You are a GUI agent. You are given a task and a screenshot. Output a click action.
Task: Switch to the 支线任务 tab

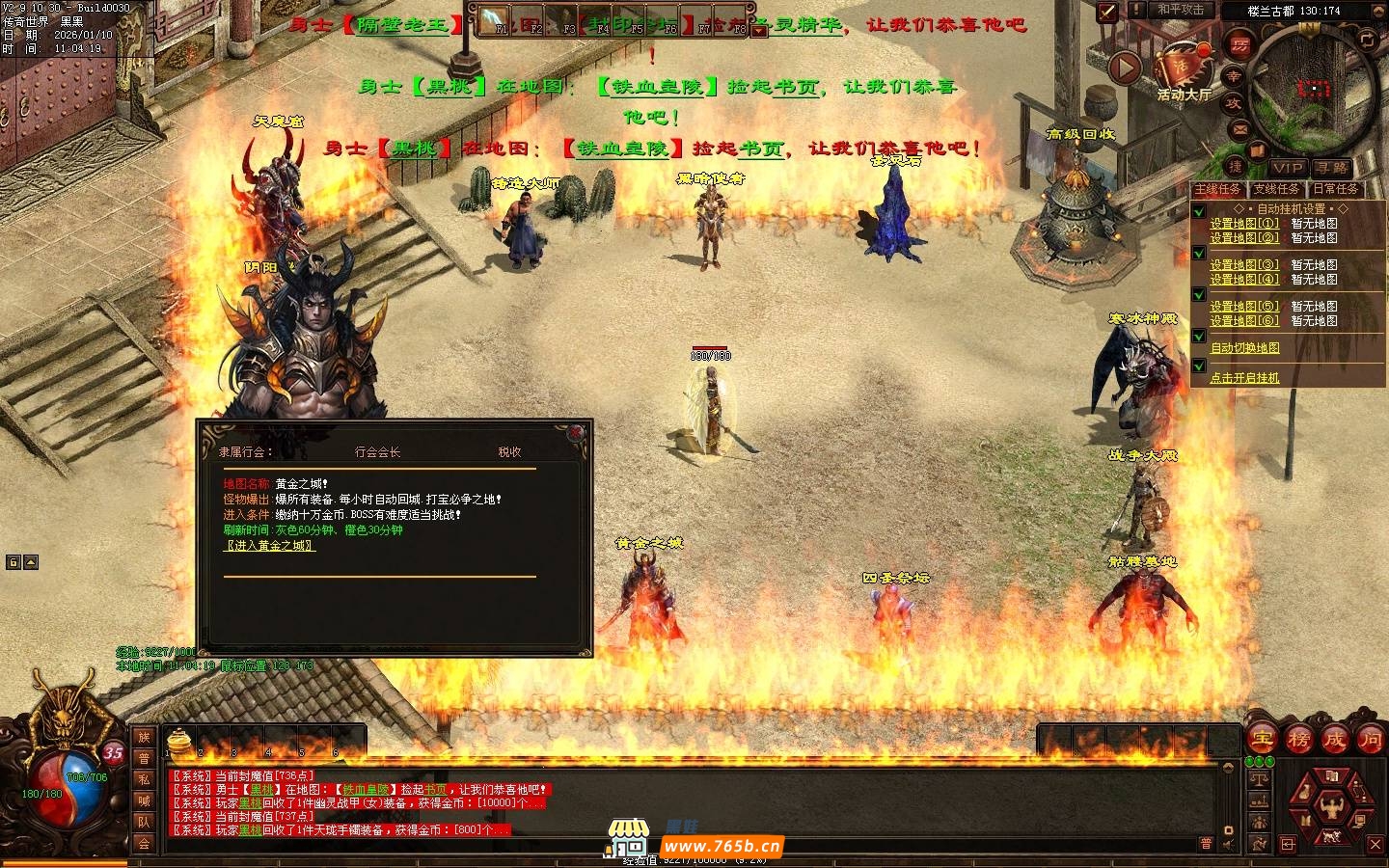[1277, 189]
